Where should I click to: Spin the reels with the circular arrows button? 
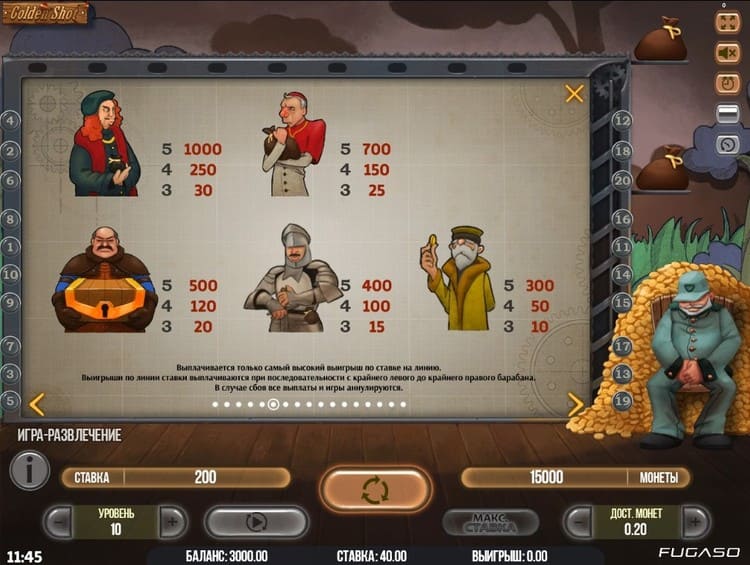tap(375, 490)
